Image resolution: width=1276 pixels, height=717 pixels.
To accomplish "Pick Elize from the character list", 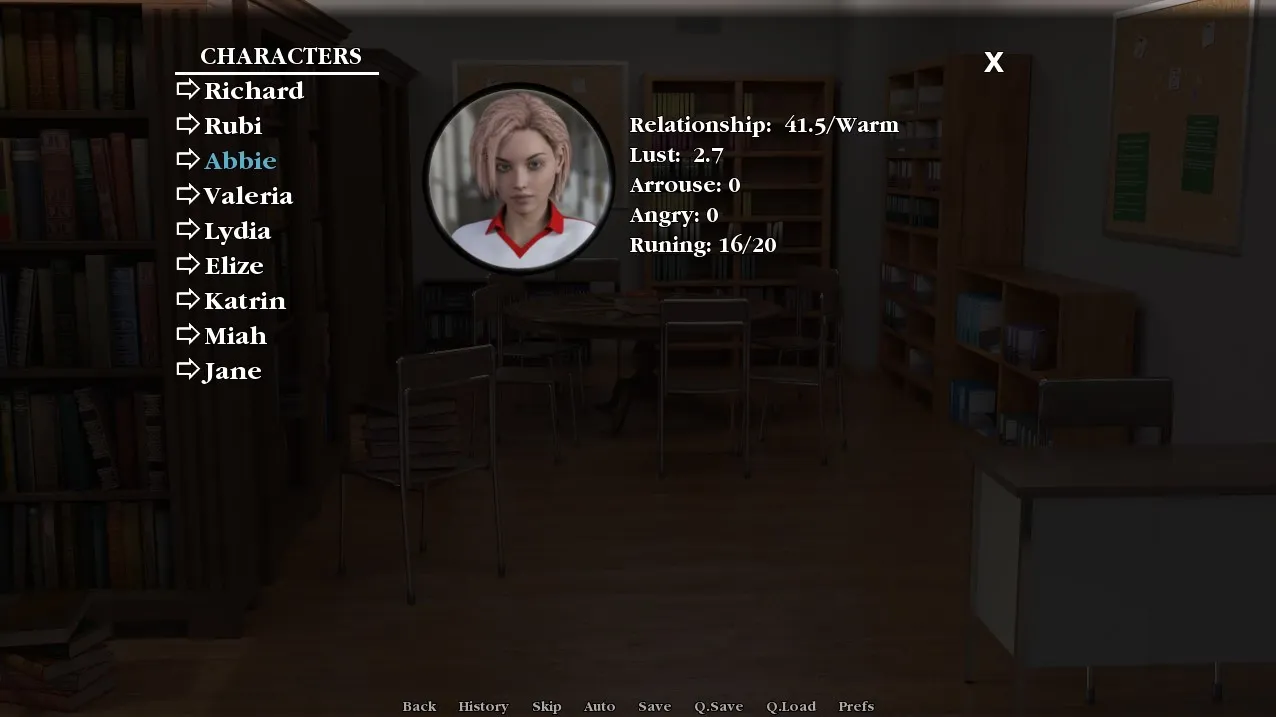I will coord(233,266).
